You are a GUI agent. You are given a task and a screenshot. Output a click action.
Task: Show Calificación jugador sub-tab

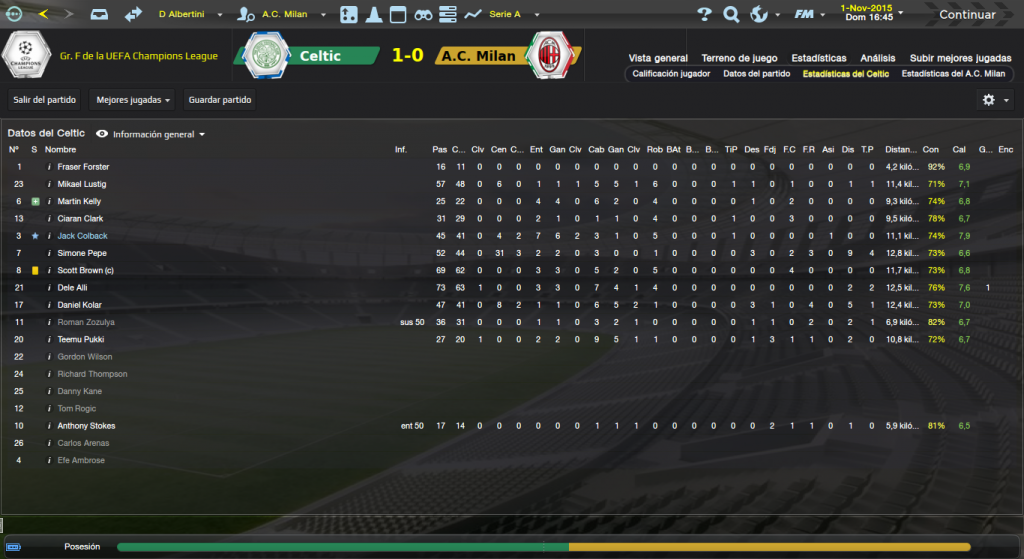(672, 74)
